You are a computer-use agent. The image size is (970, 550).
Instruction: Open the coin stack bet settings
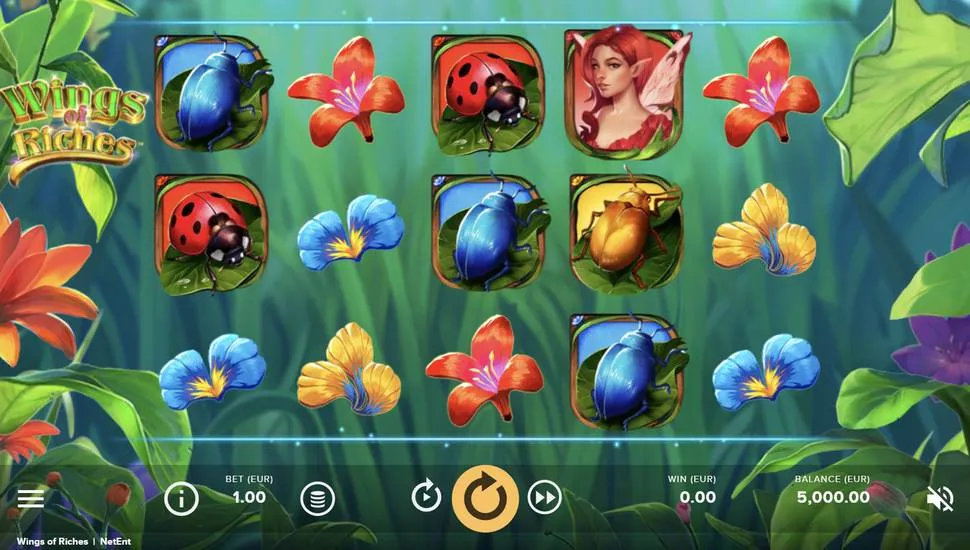click(x=317, y=497)
